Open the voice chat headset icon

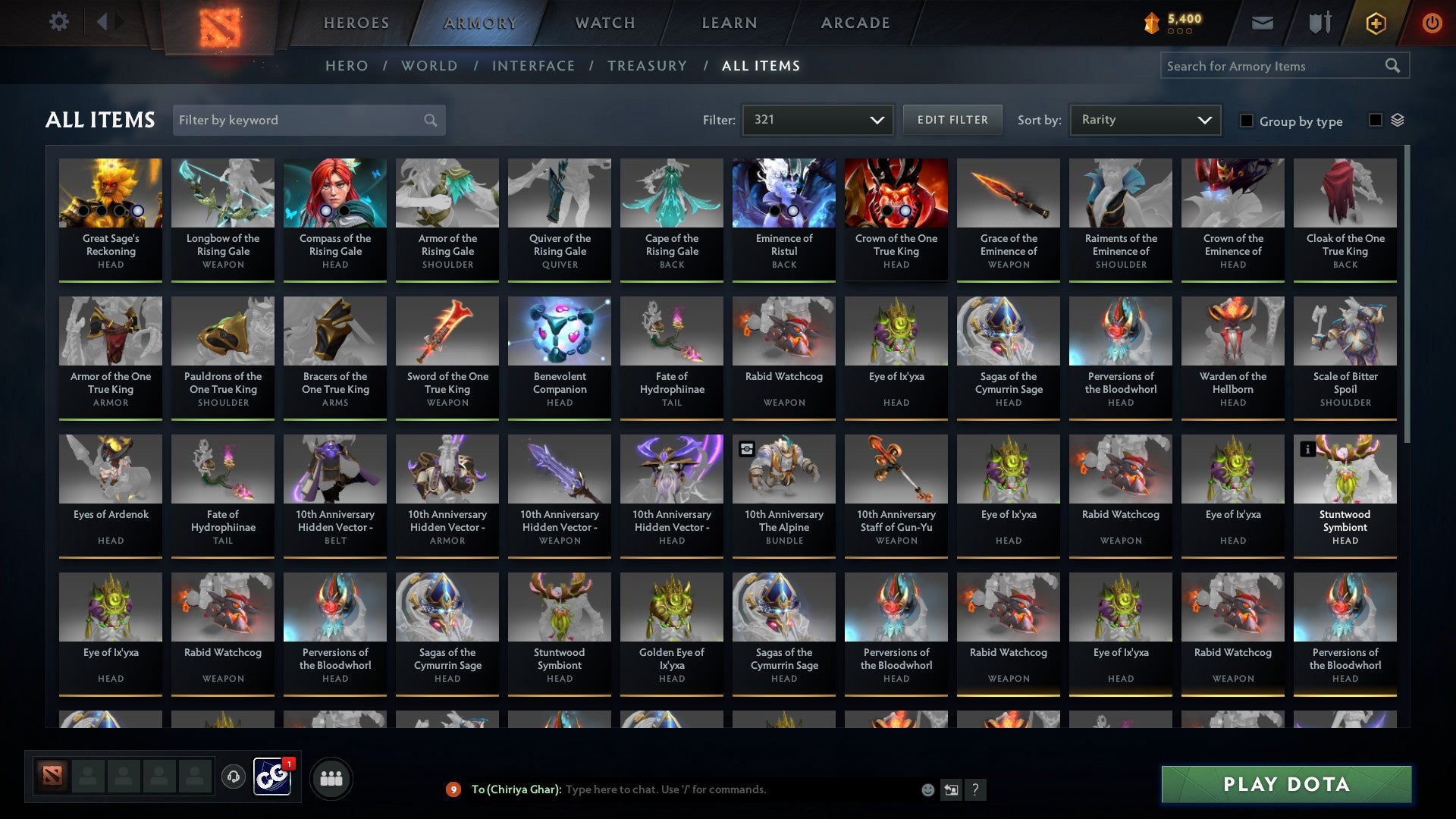coord(232,777)
